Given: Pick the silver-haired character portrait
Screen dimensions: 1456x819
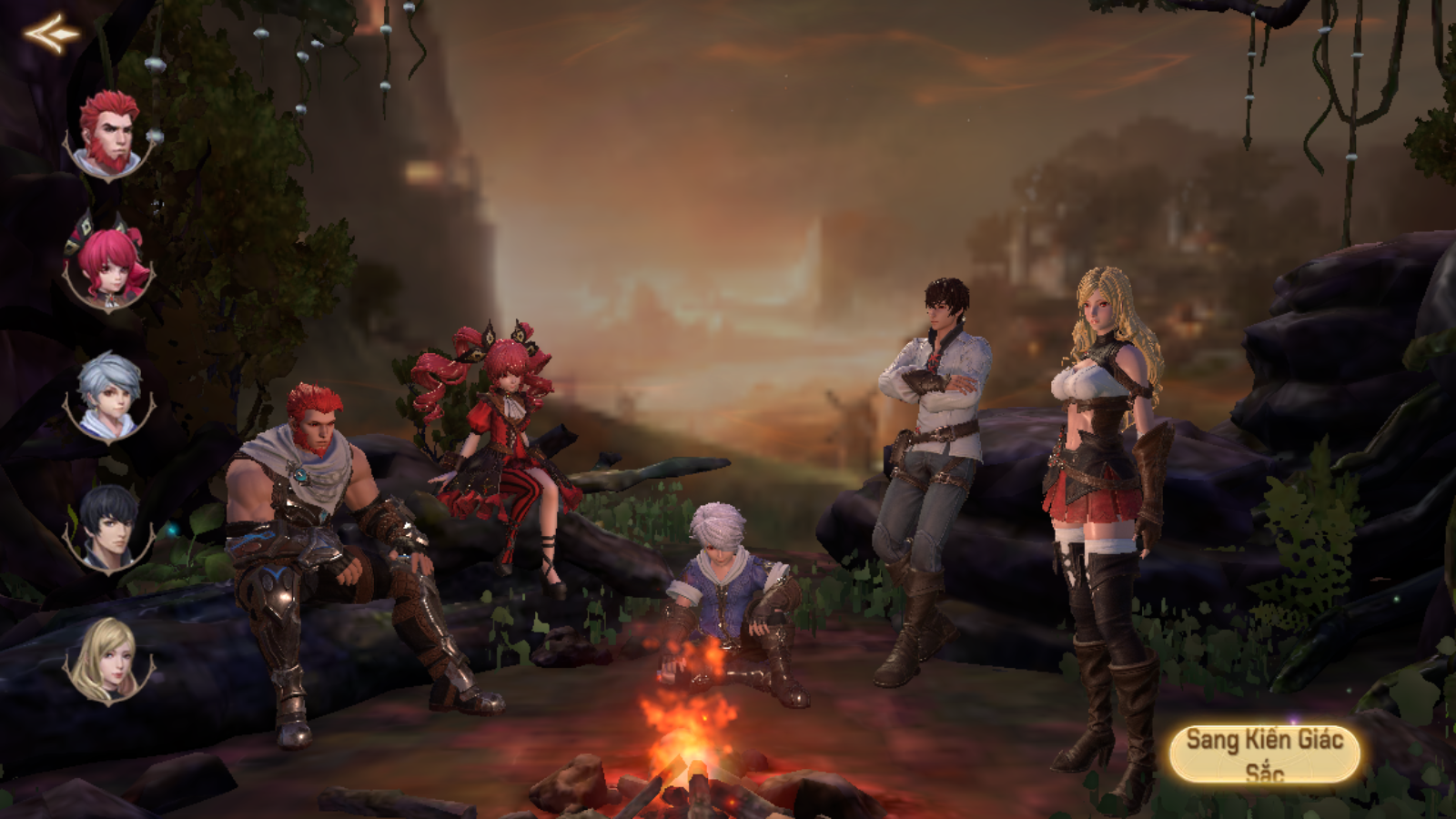Looking at the screenshot, I should [x=109, y=397].
